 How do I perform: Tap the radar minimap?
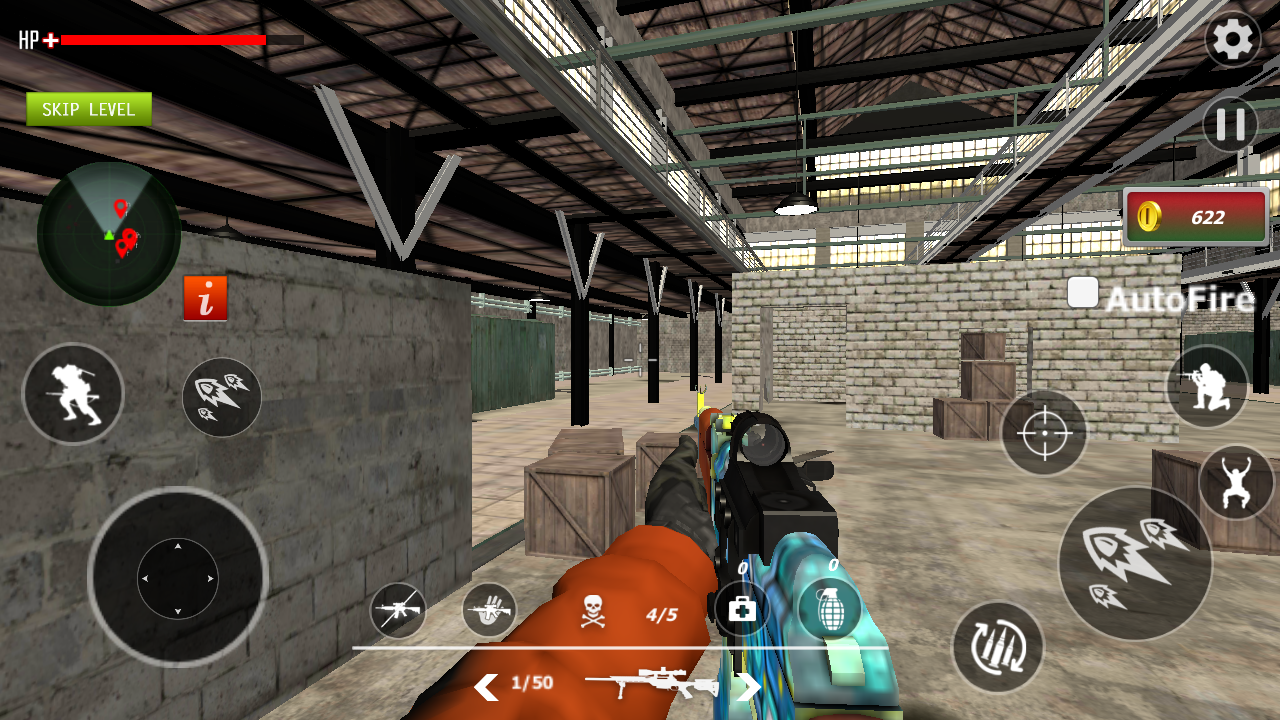coord(109,233)
